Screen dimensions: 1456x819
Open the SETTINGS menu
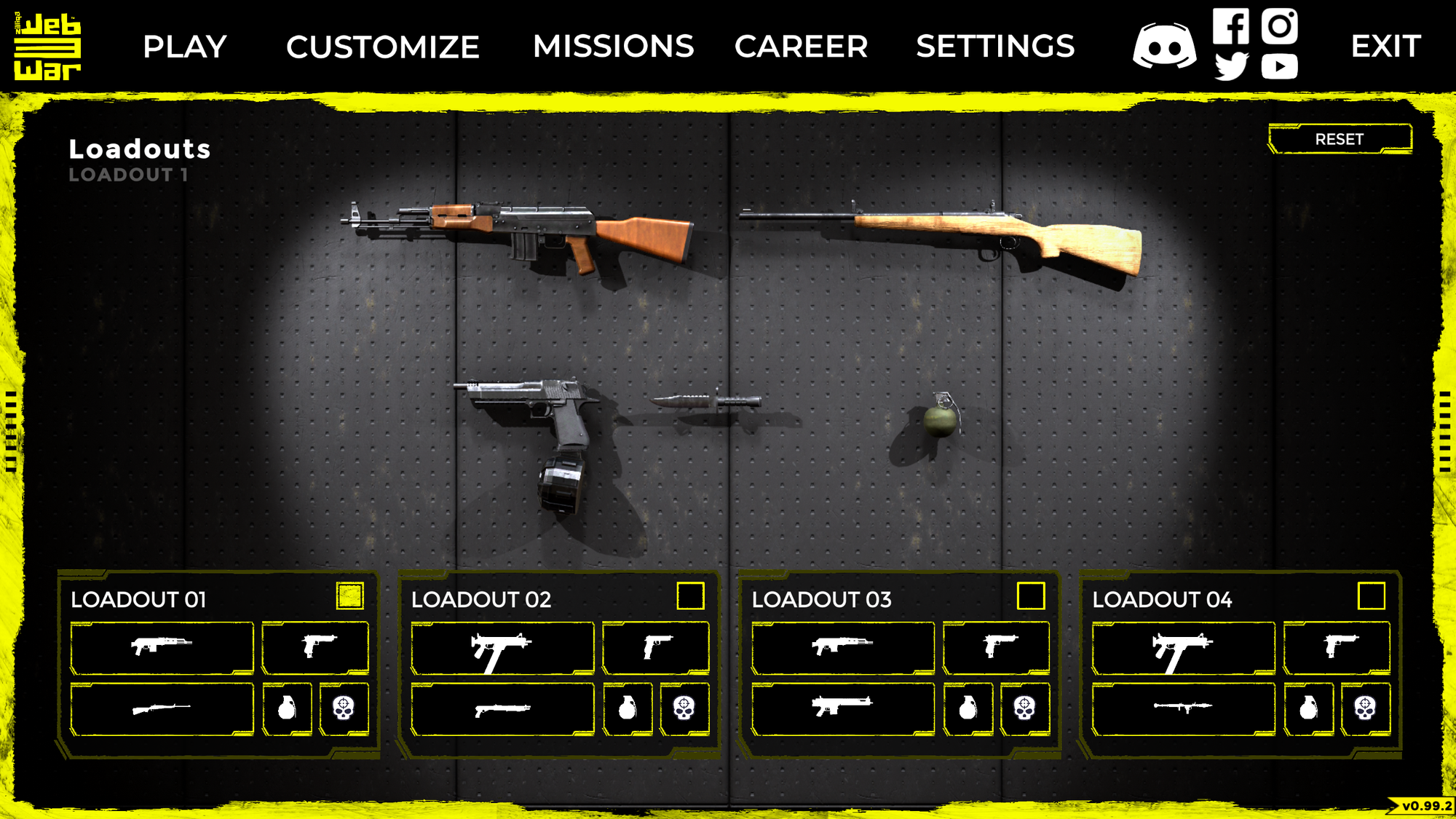coord(995,47)
